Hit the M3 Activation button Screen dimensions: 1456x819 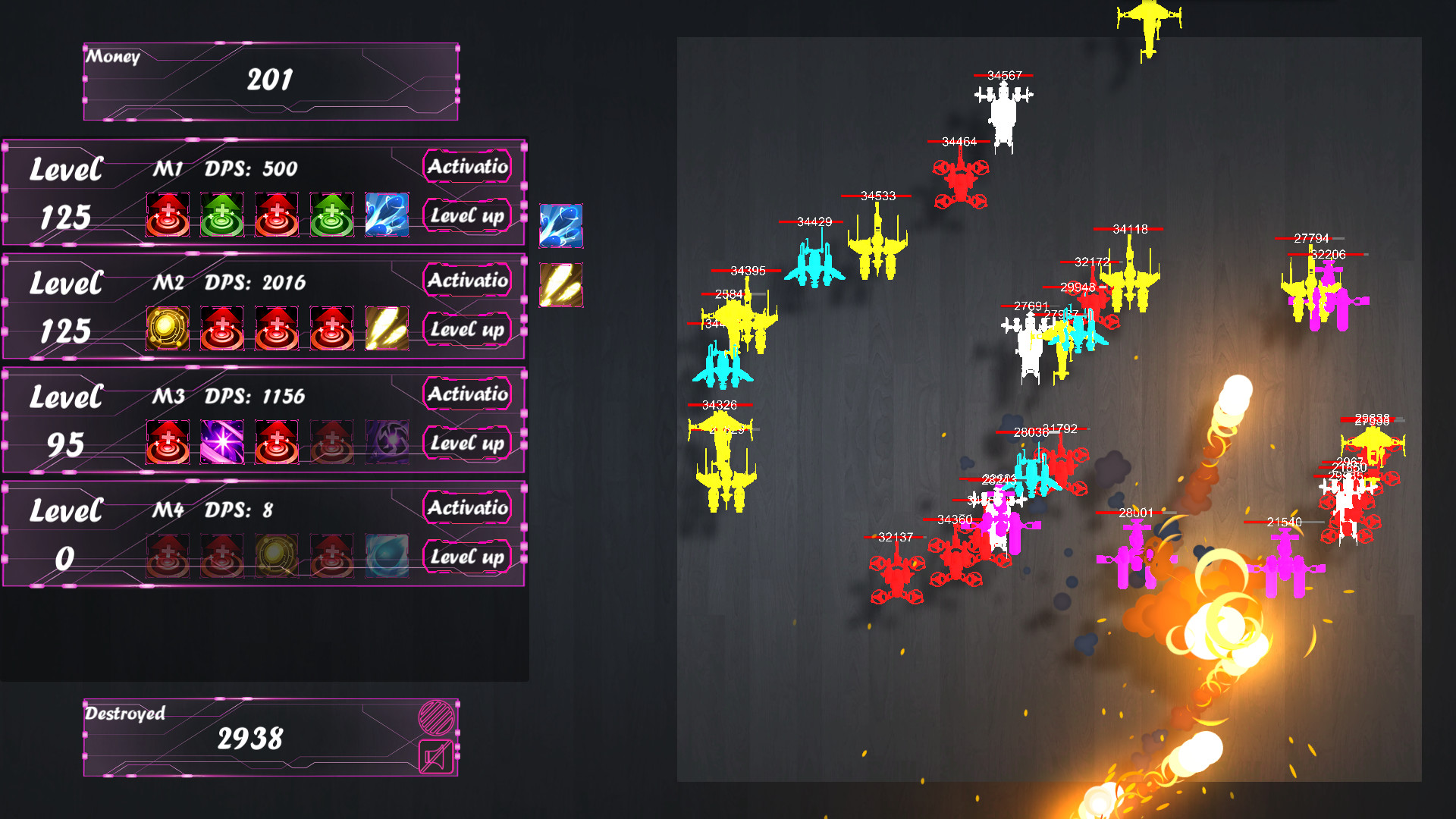tap(467, 394)
